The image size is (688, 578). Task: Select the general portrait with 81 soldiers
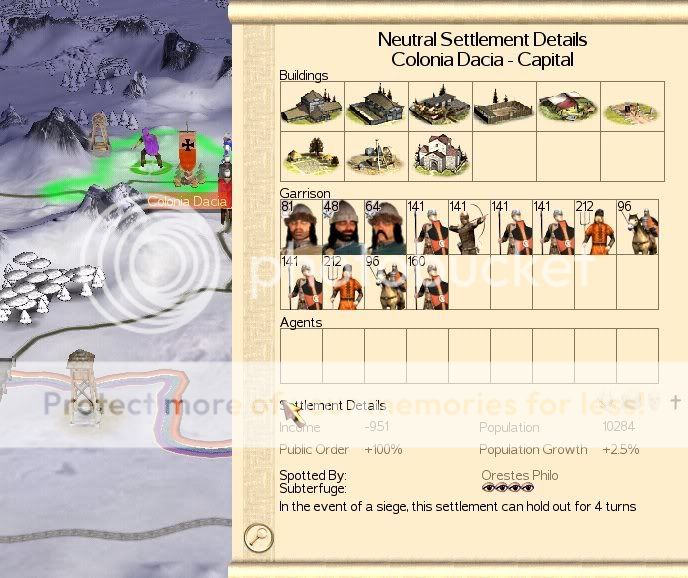[x=302, y=227]
